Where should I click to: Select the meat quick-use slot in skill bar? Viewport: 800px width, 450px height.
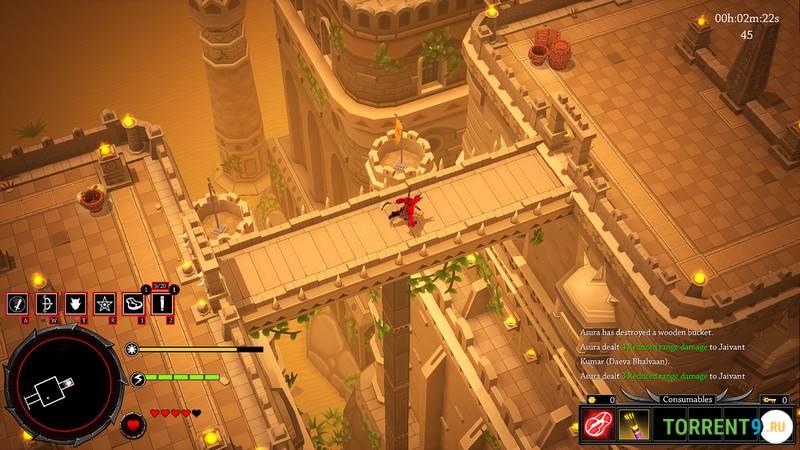(x=133, y=303)
